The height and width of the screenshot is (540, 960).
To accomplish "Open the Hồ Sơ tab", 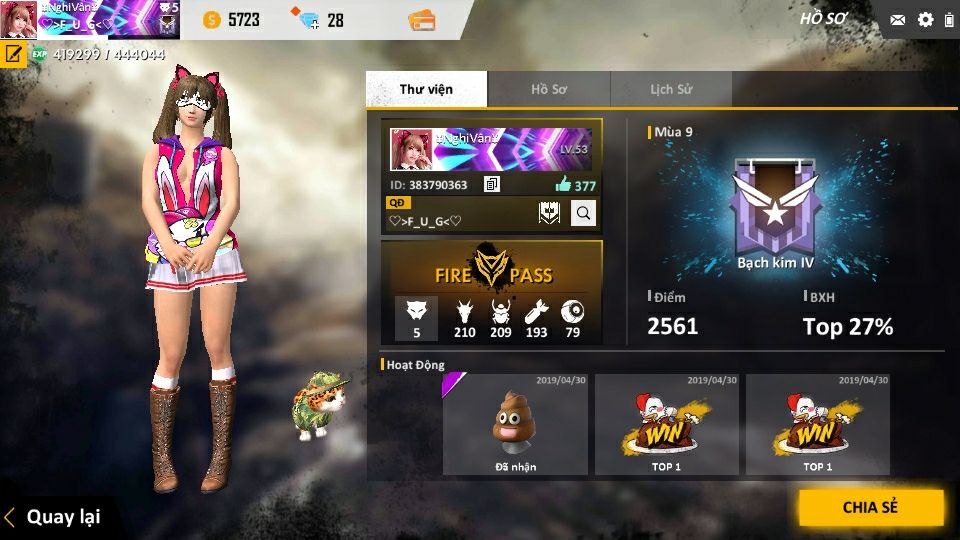I will [x=548, y=89].
